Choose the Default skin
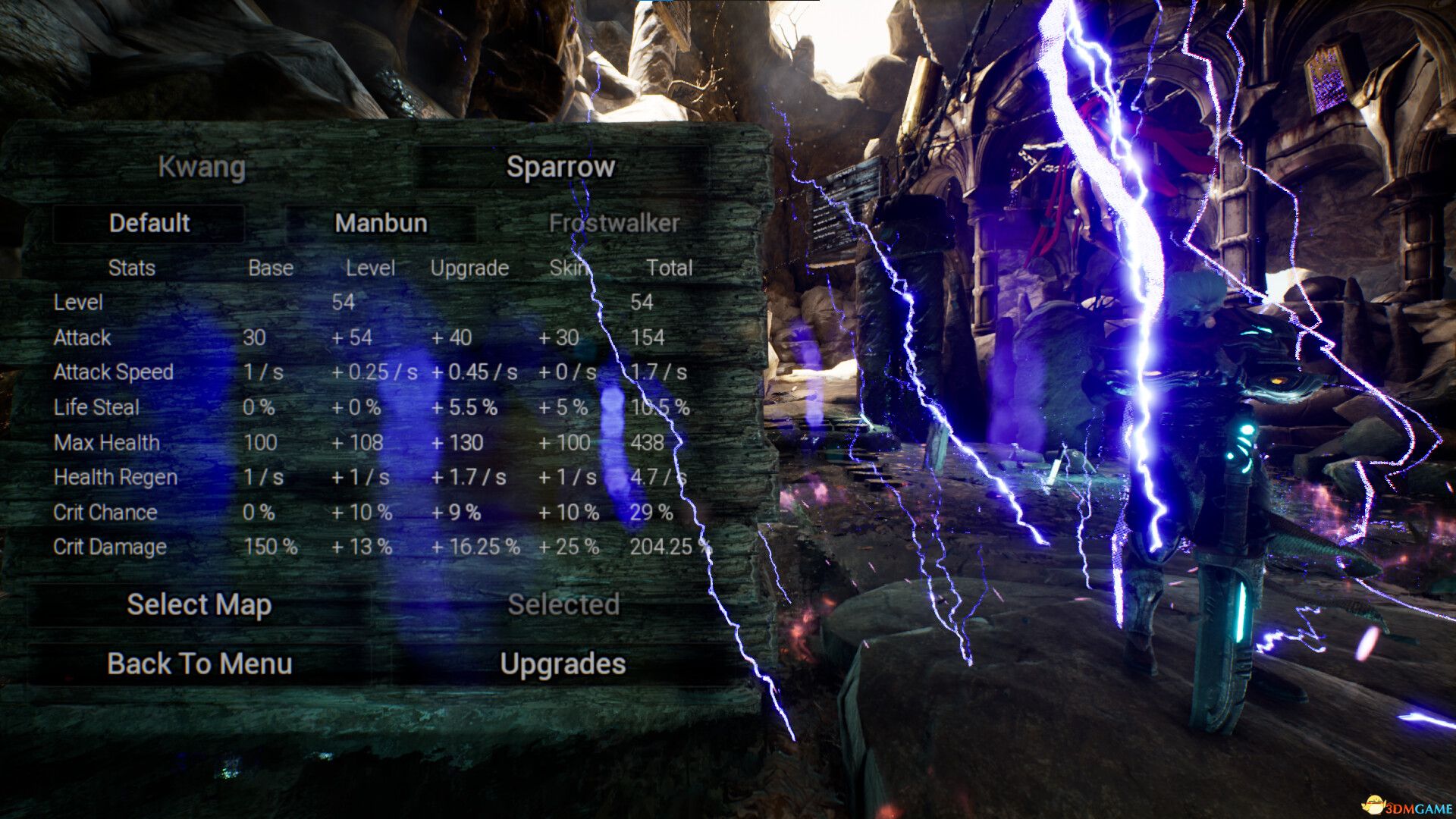This screenshot has width=1456, height=819. [x=149, y=223]
